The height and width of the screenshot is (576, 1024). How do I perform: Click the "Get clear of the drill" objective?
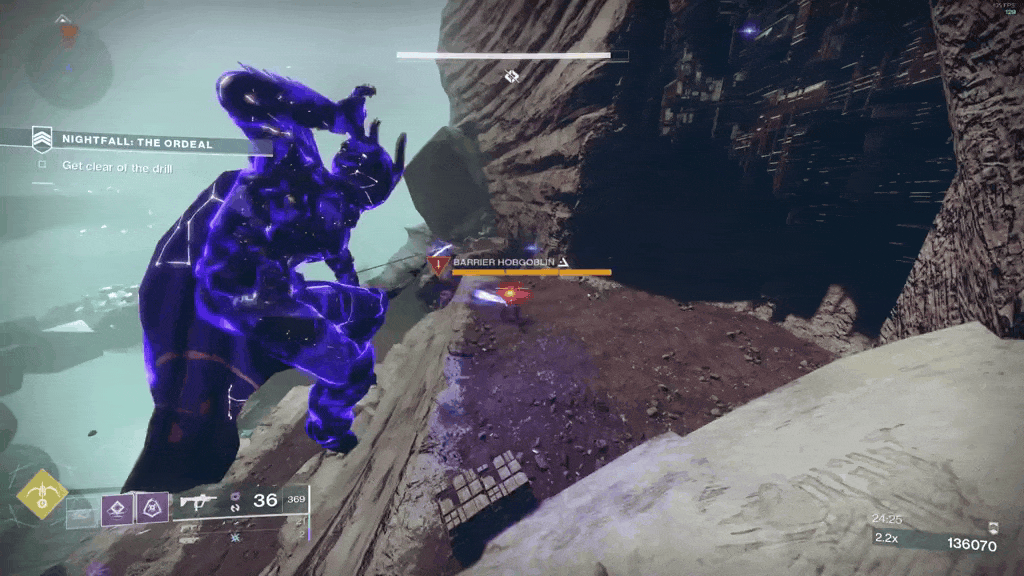(116, 167)
